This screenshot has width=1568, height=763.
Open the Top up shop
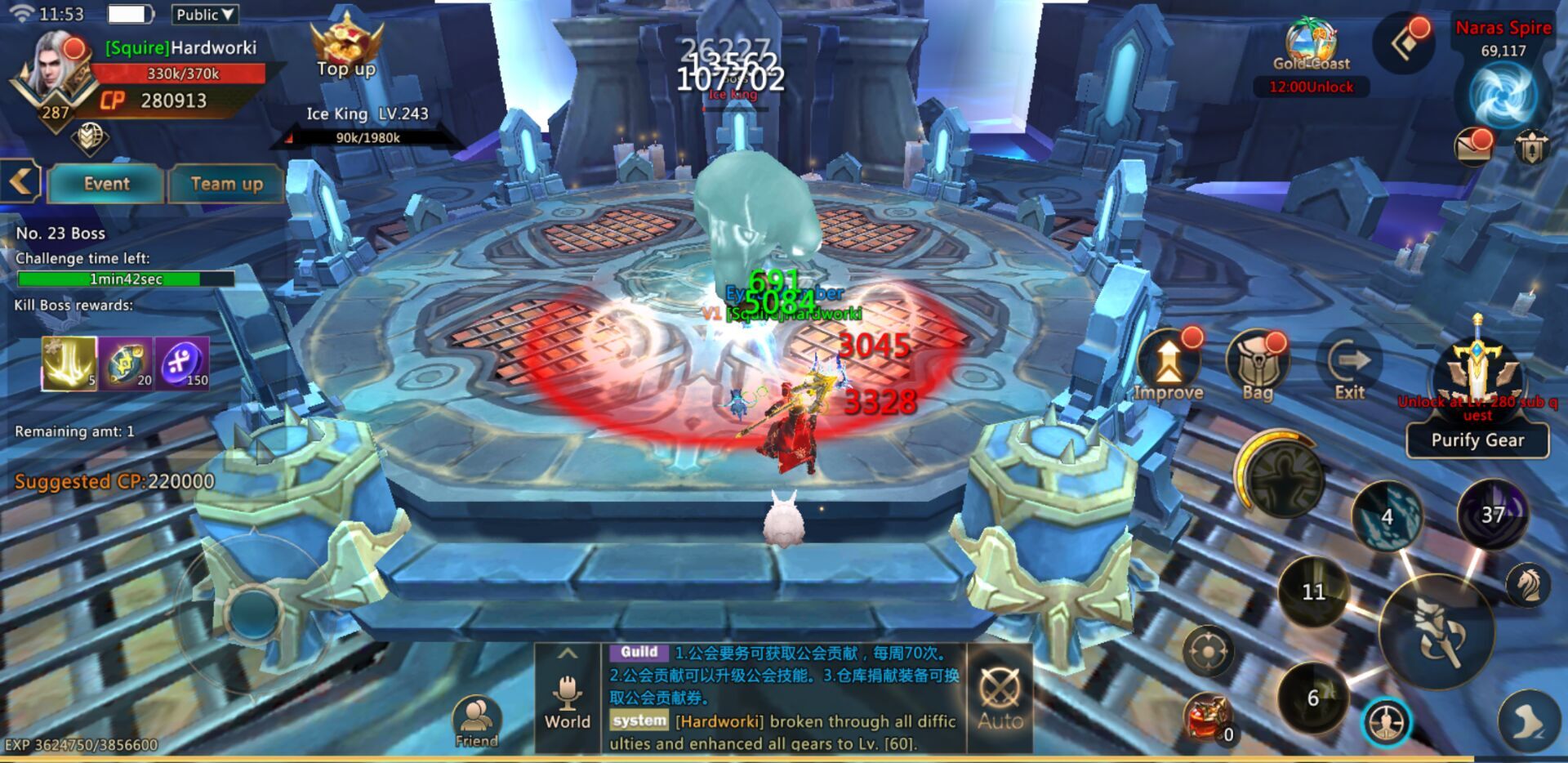[x=346, y=49]
